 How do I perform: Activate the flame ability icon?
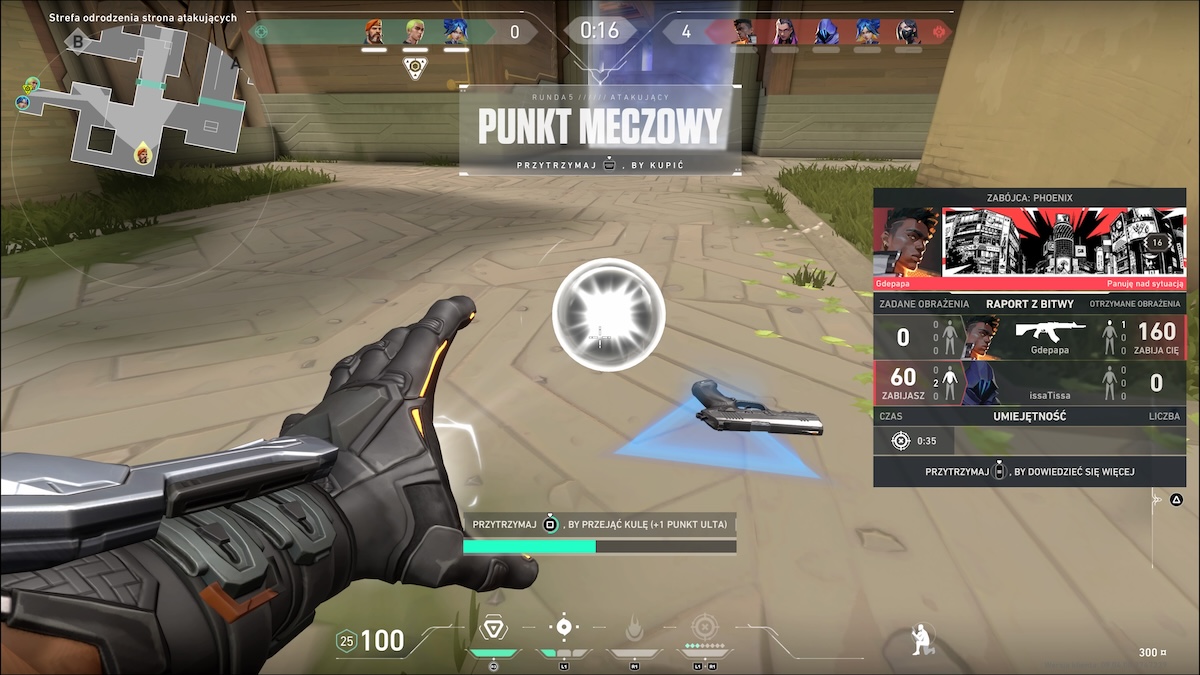click(635, 629)
